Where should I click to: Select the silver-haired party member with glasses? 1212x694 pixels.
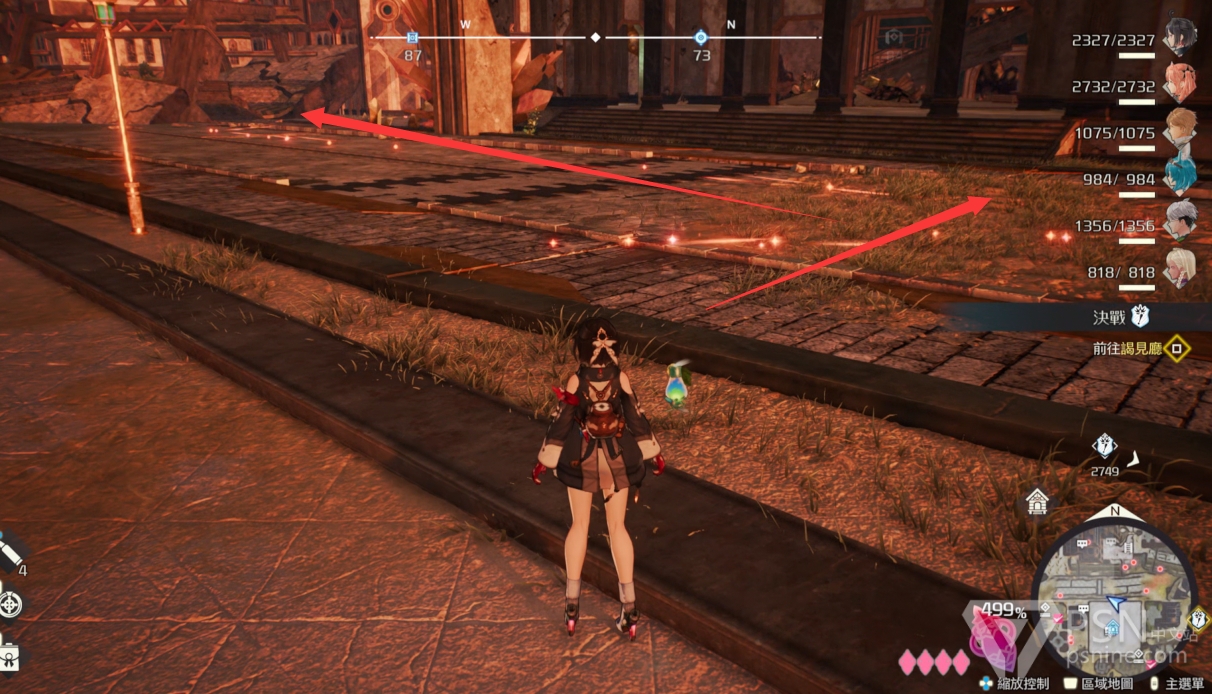point(1180,221)
